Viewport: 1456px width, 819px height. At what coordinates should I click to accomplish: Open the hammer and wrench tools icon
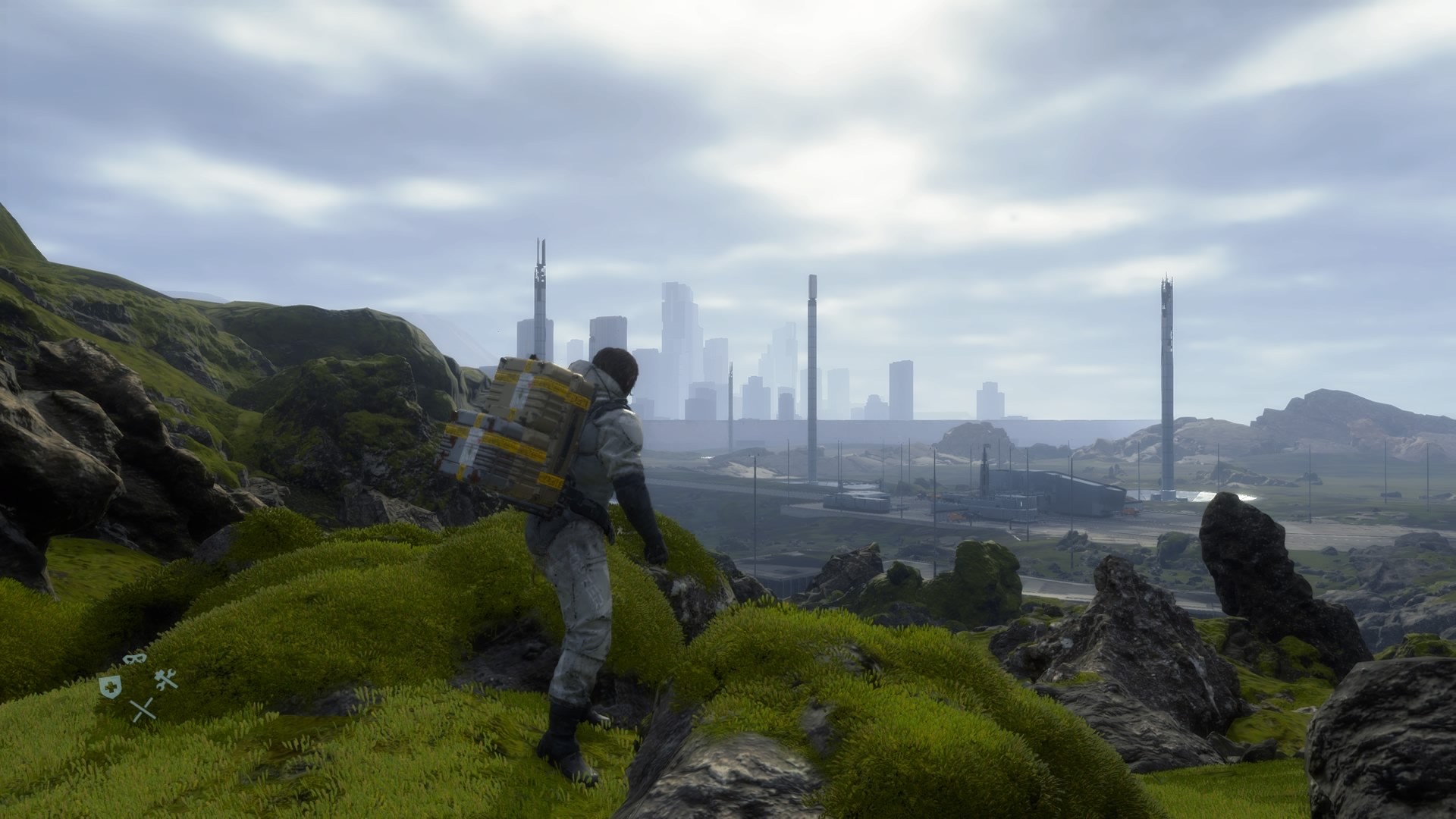click(x=166, y=679)
